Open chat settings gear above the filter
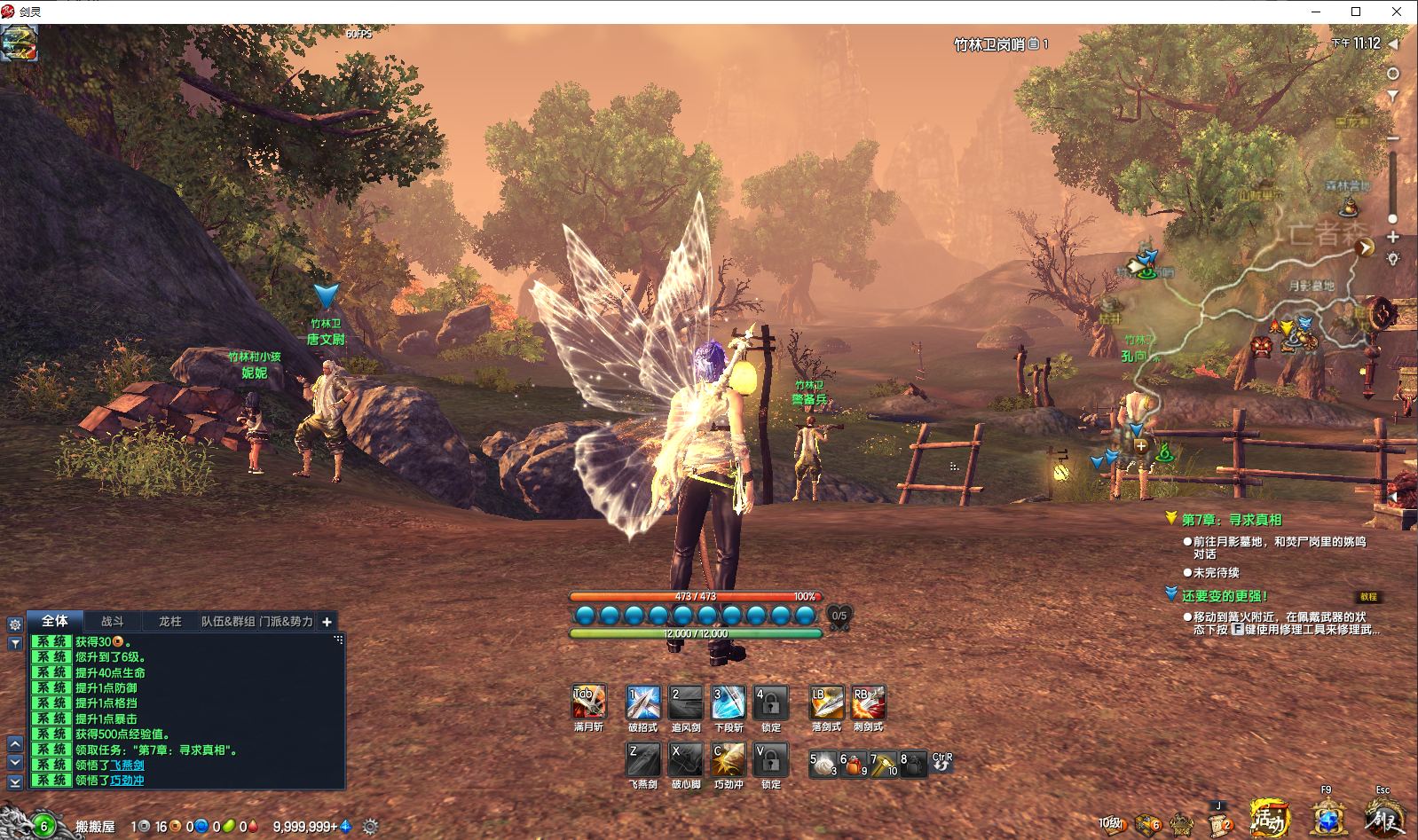Viewport: 1418px width, 840px height. coord(15,624)
